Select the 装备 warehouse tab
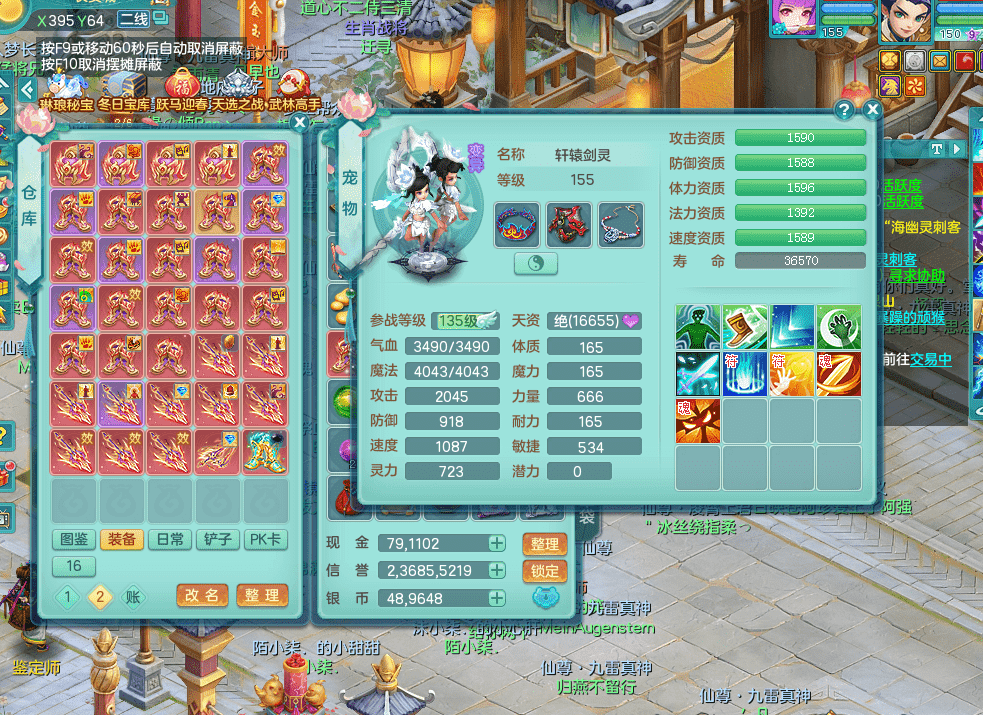Viewport: 983px width, 715px height. tap(122, 540)
